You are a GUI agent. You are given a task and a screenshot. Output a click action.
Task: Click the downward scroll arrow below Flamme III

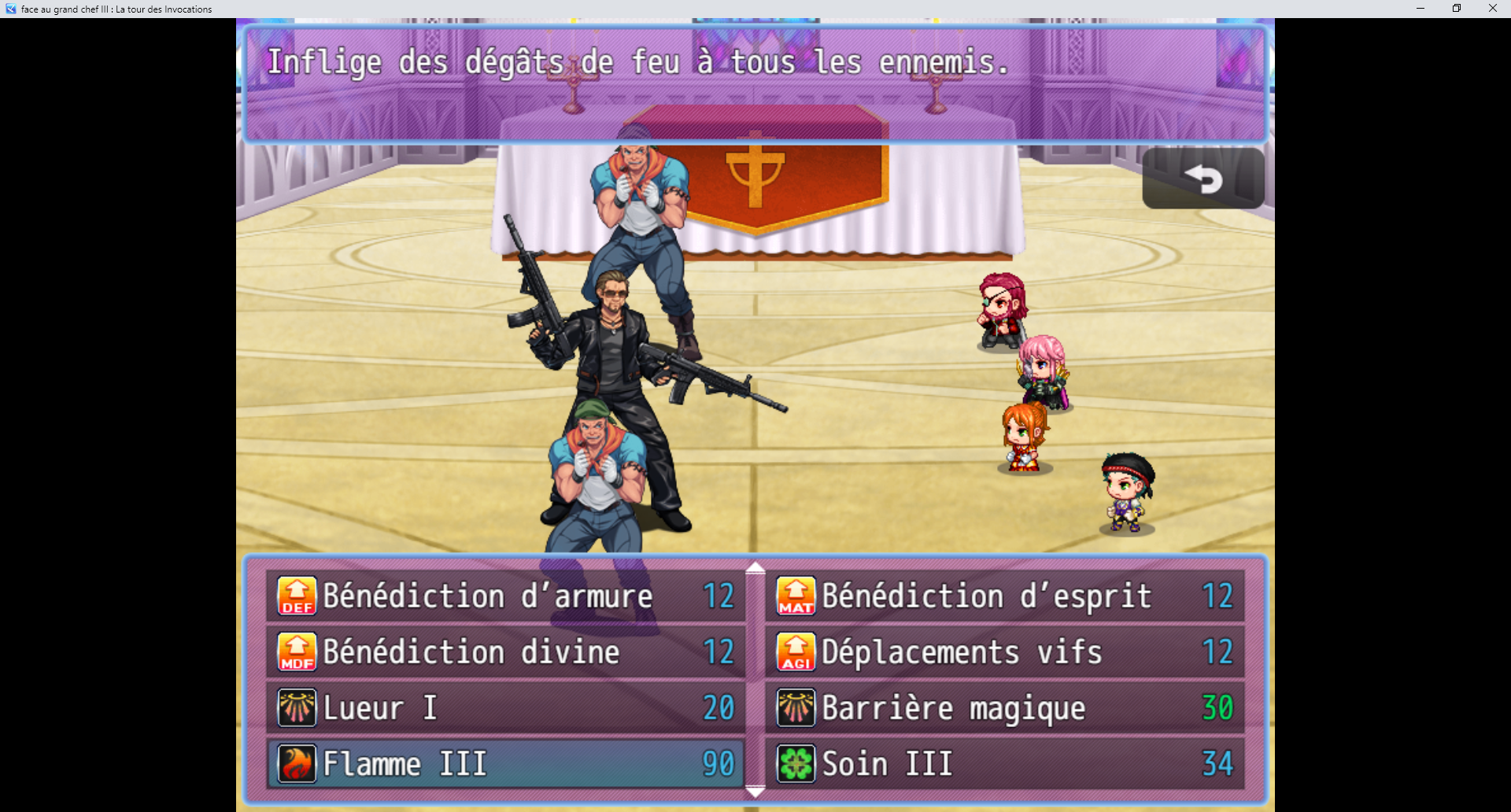(x=756, y=791)
